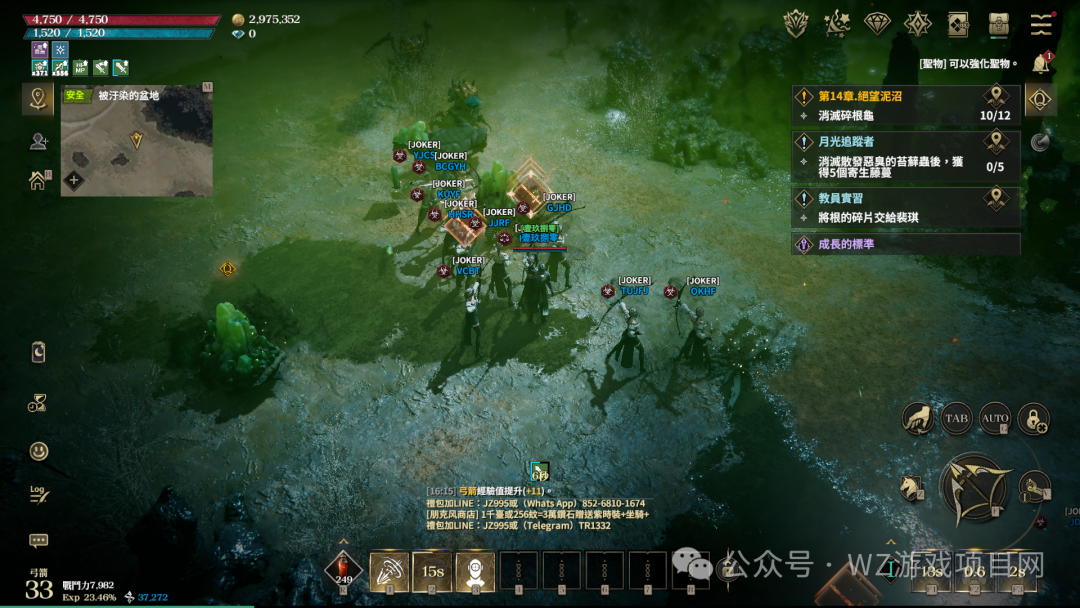Open the diamond shop icon

pos(877,23)
